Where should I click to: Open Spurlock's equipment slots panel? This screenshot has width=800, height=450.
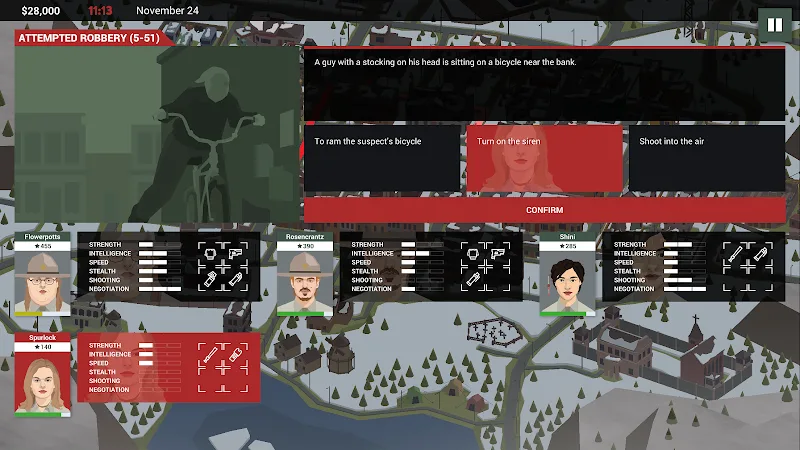[x=222, y=367]
